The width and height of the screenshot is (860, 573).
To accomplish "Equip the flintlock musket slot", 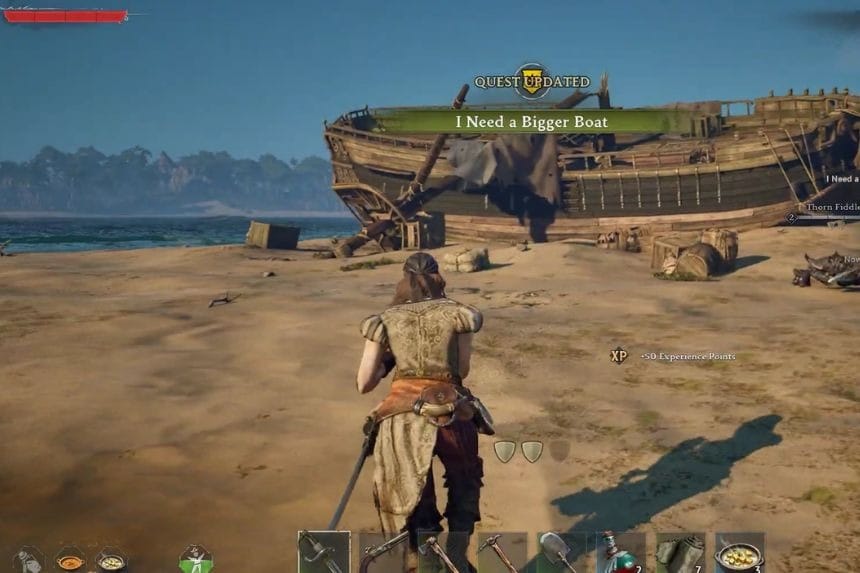I will (x=384, y=552).
